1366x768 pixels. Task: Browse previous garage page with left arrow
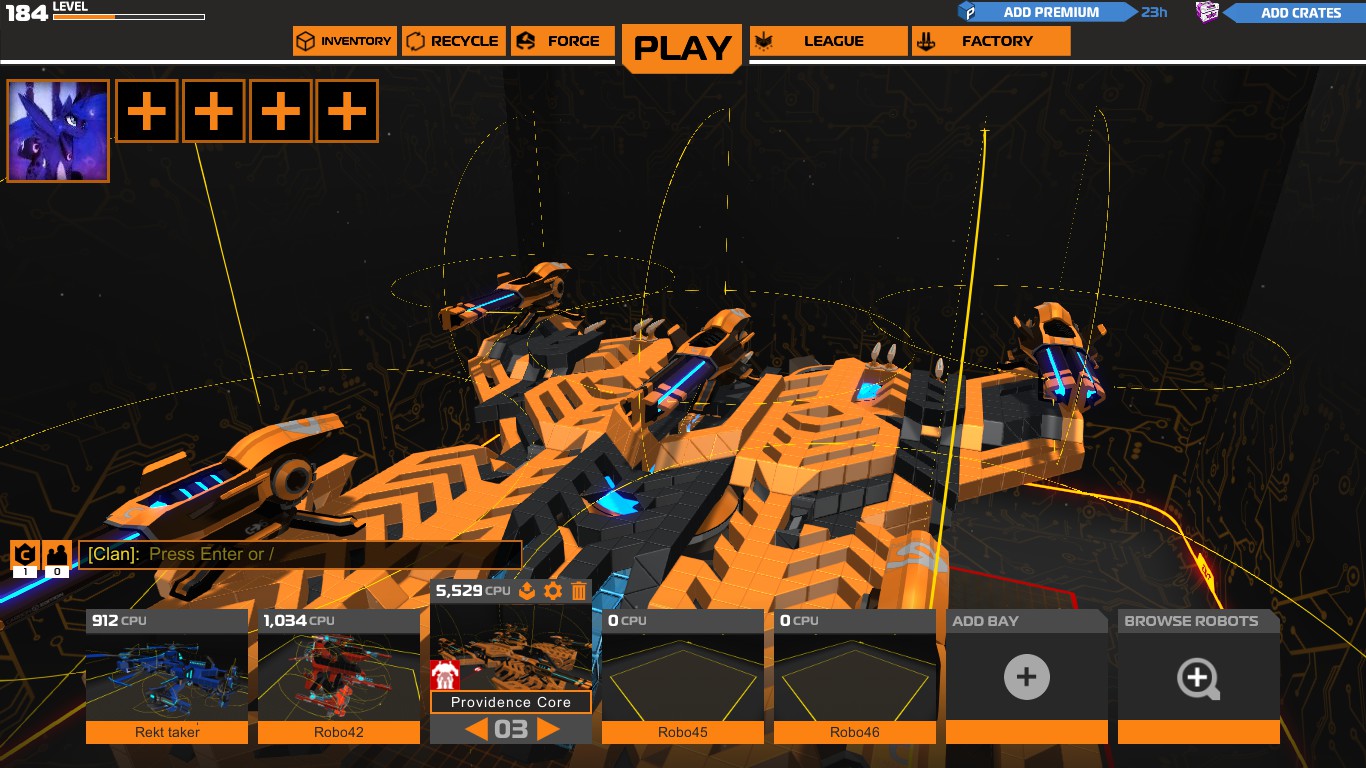(x=478, y=729)
